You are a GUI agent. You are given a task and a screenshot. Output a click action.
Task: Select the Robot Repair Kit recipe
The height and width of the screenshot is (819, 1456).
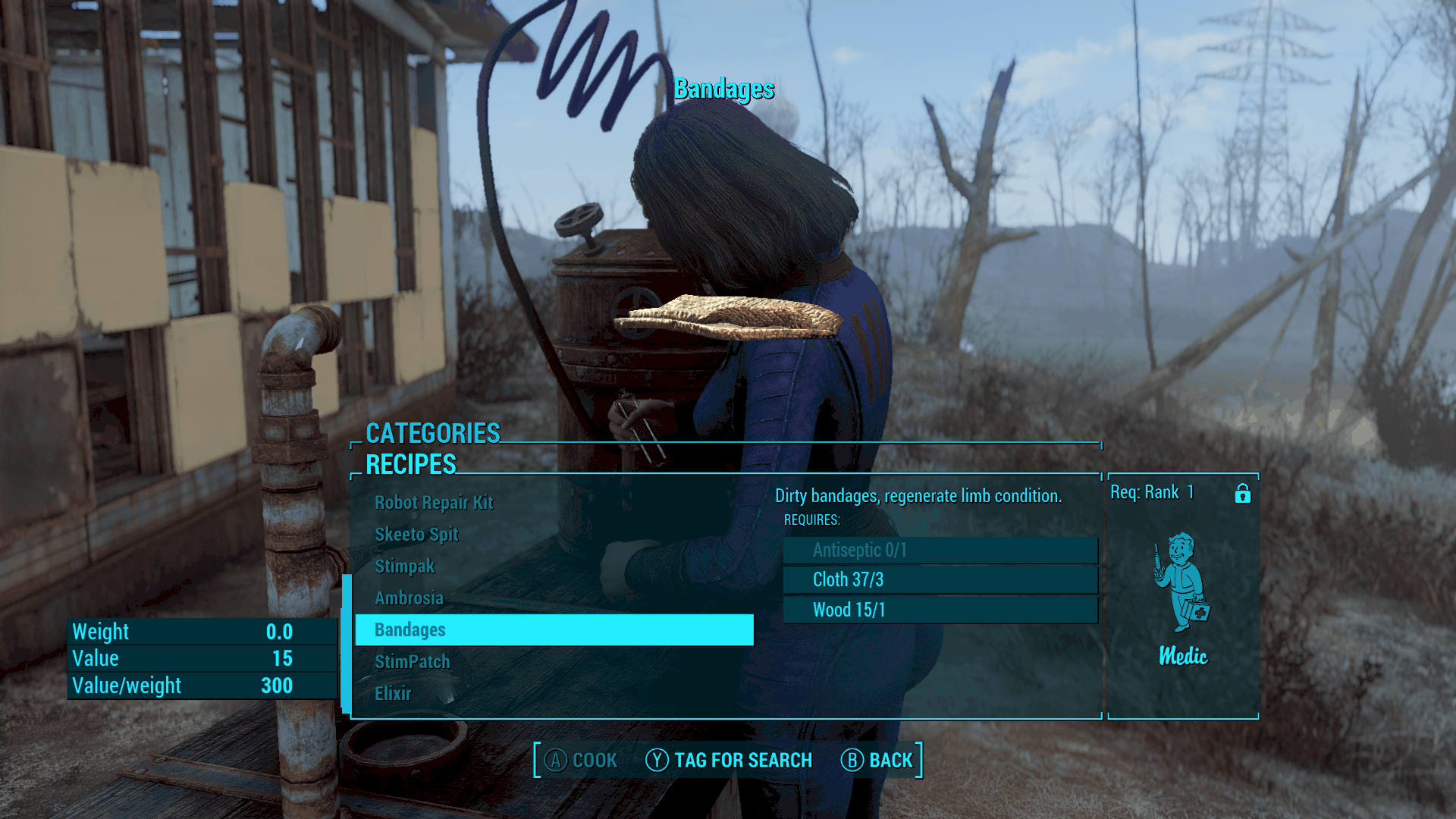click(x=434, y=503)
